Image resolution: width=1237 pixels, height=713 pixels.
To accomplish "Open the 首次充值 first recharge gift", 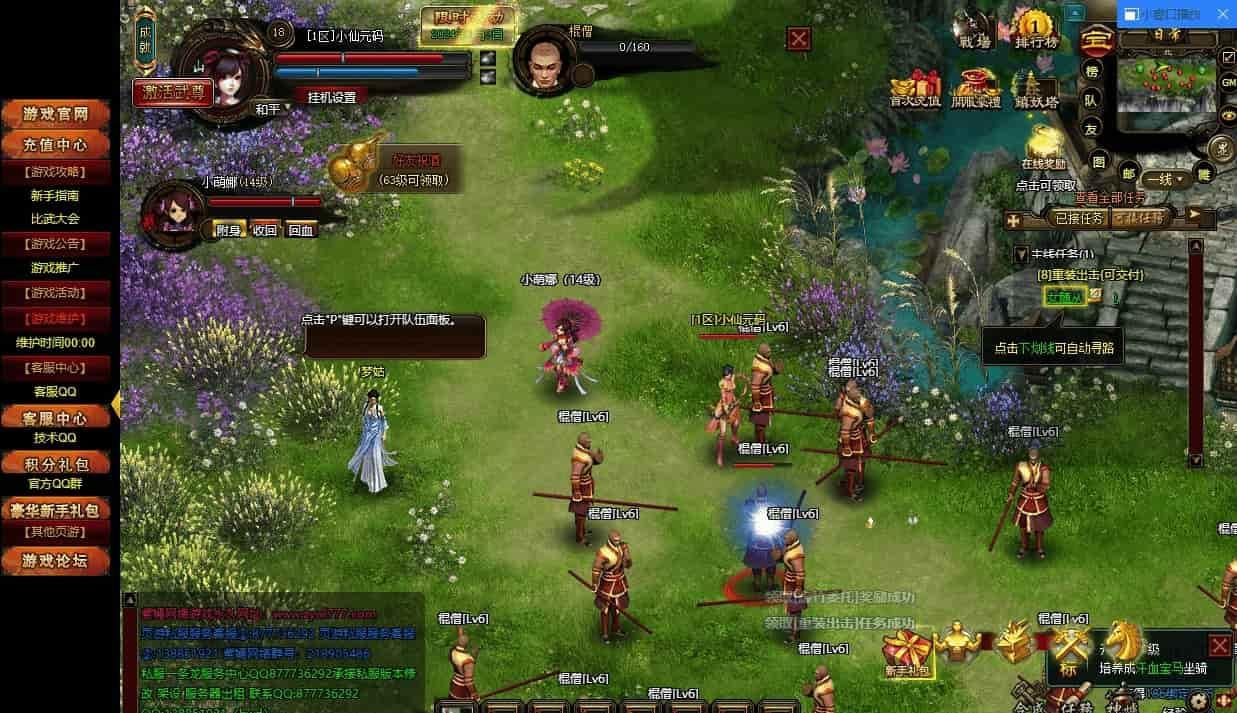I will [915, 88].
